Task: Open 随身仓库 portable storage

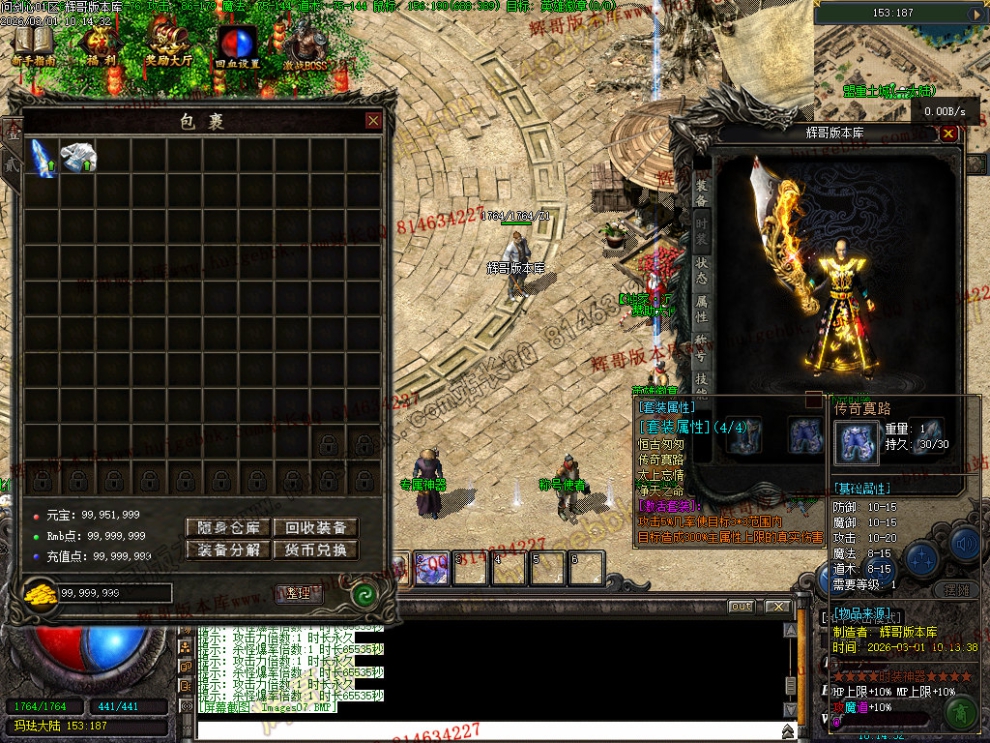Action: coord(228,528)
